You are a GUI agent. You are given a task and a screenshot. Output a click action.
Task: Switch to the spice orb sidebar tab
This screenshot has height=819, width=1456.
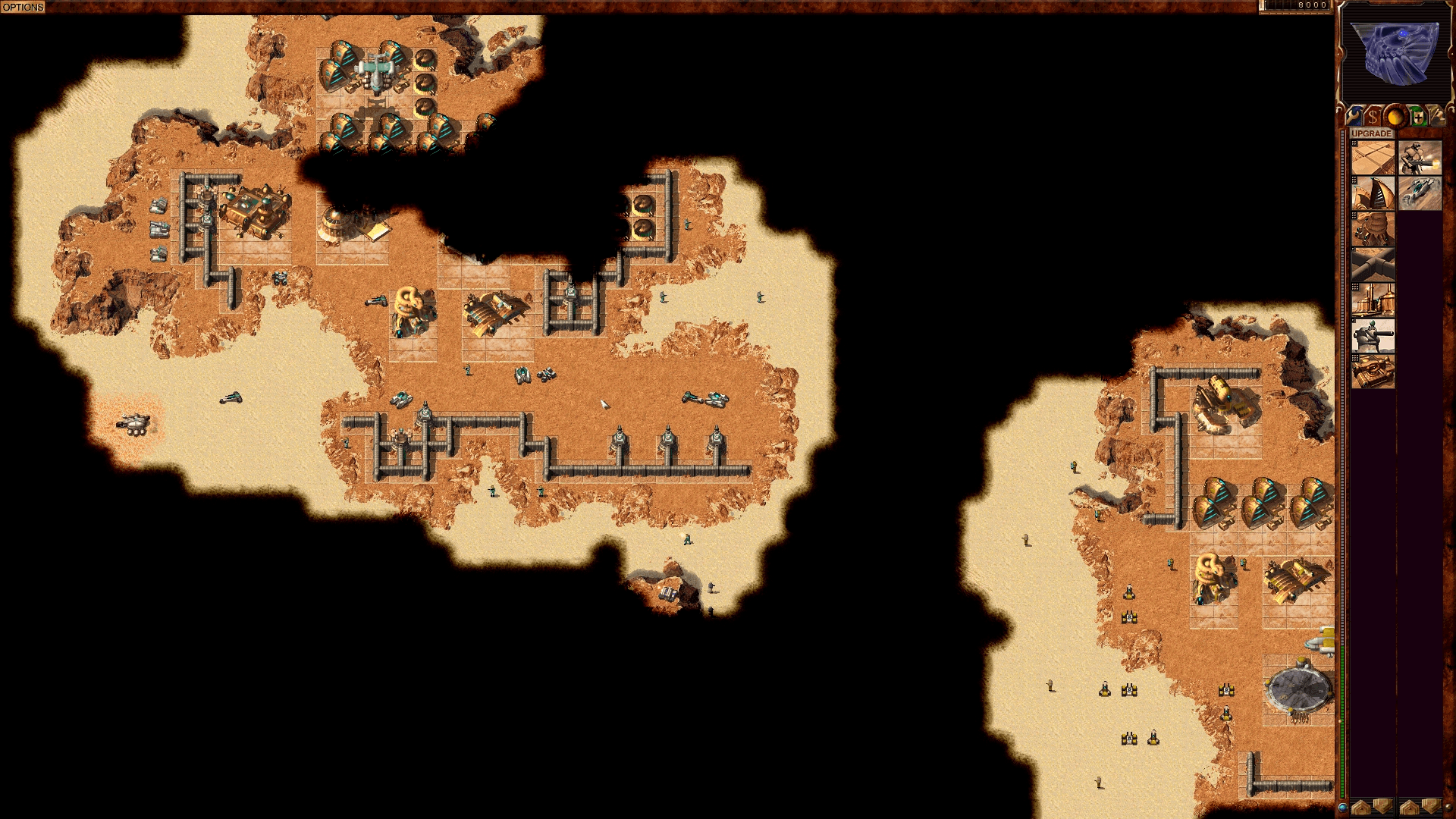pyautogui.click(x=1395, y=116)
